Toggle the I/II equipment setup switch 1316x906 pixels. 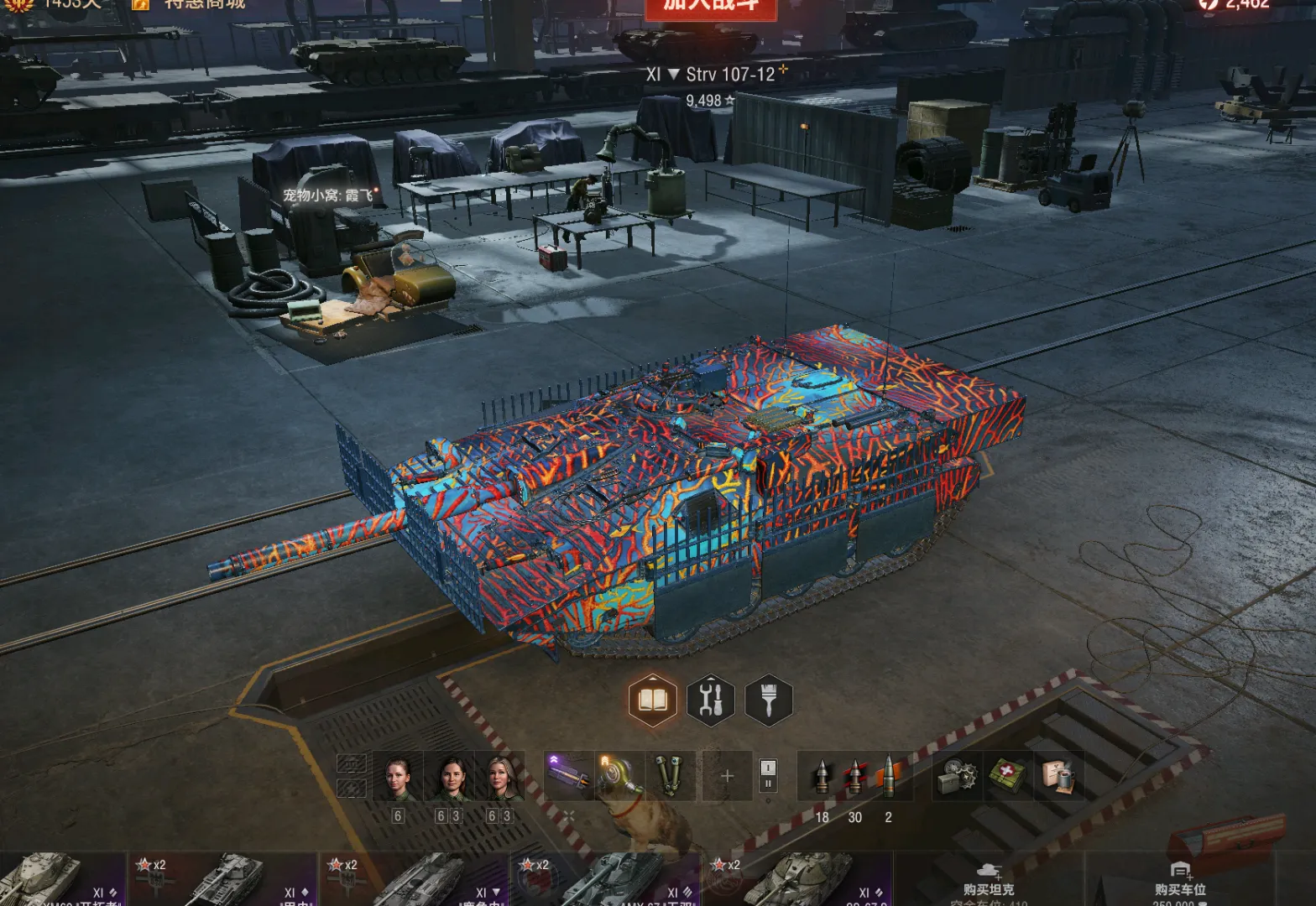coord(768,775)
